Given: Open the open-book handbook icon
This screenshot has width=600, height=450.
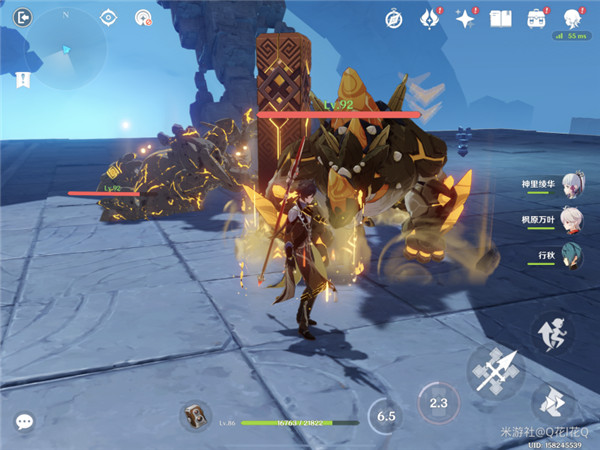Looking at the screenshot, I should [x=500, y=17].
